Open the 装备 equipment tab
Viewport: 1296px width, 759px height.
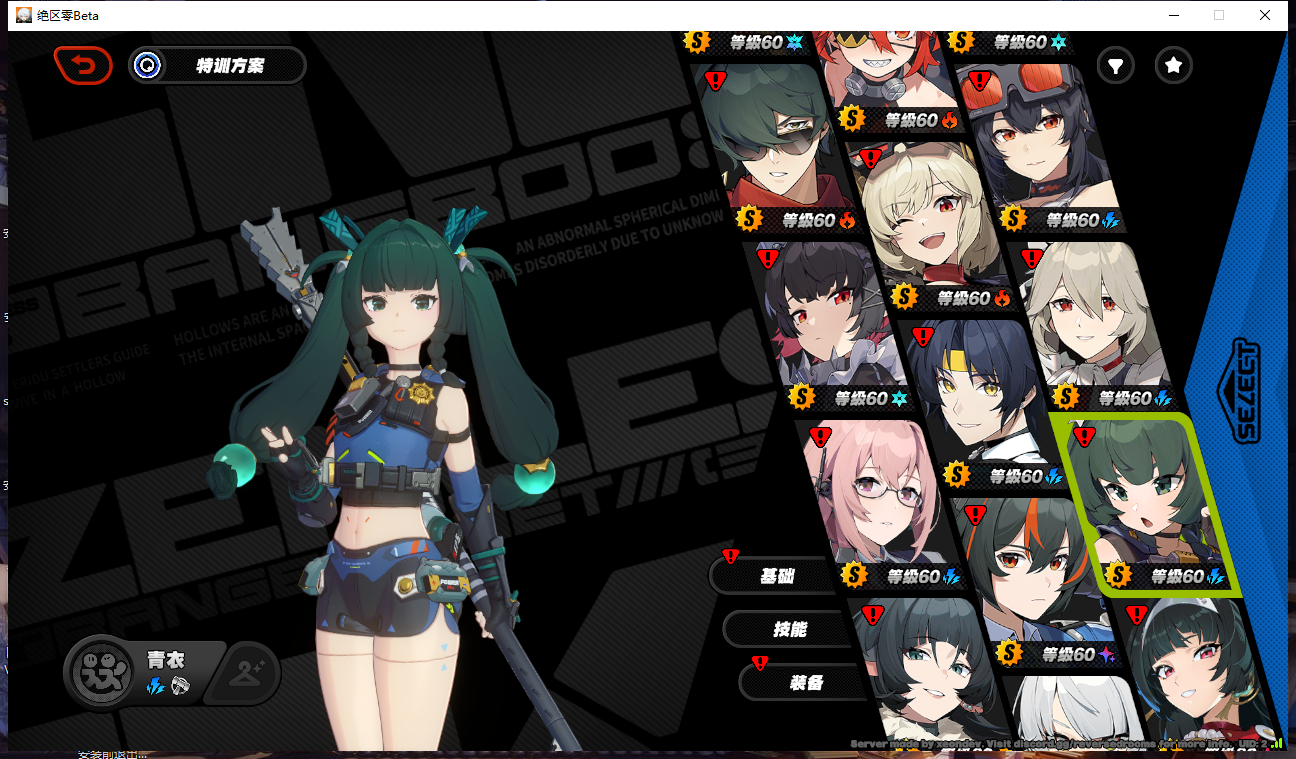coord(805,682)
